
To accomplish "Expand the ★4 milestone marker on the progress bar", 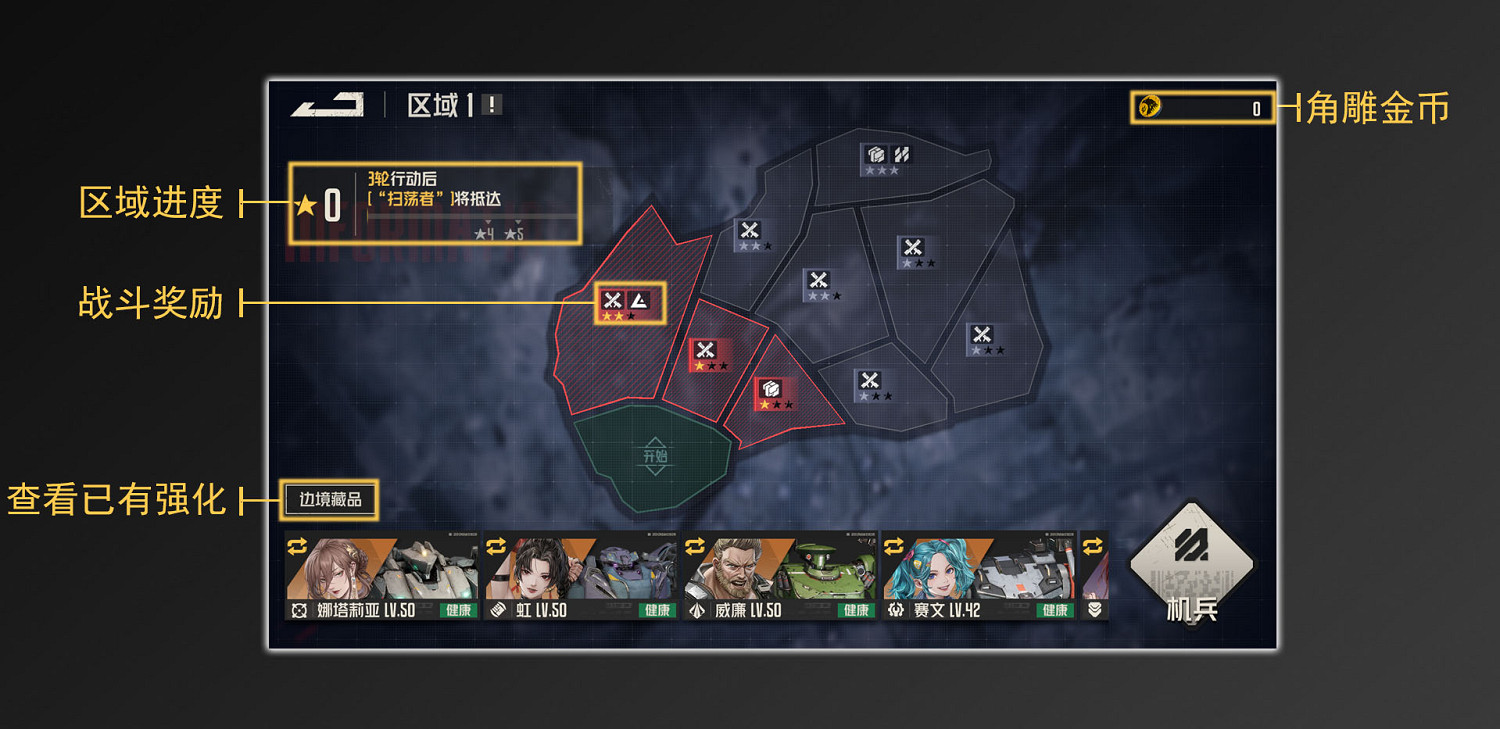I will tap(486, 231).
